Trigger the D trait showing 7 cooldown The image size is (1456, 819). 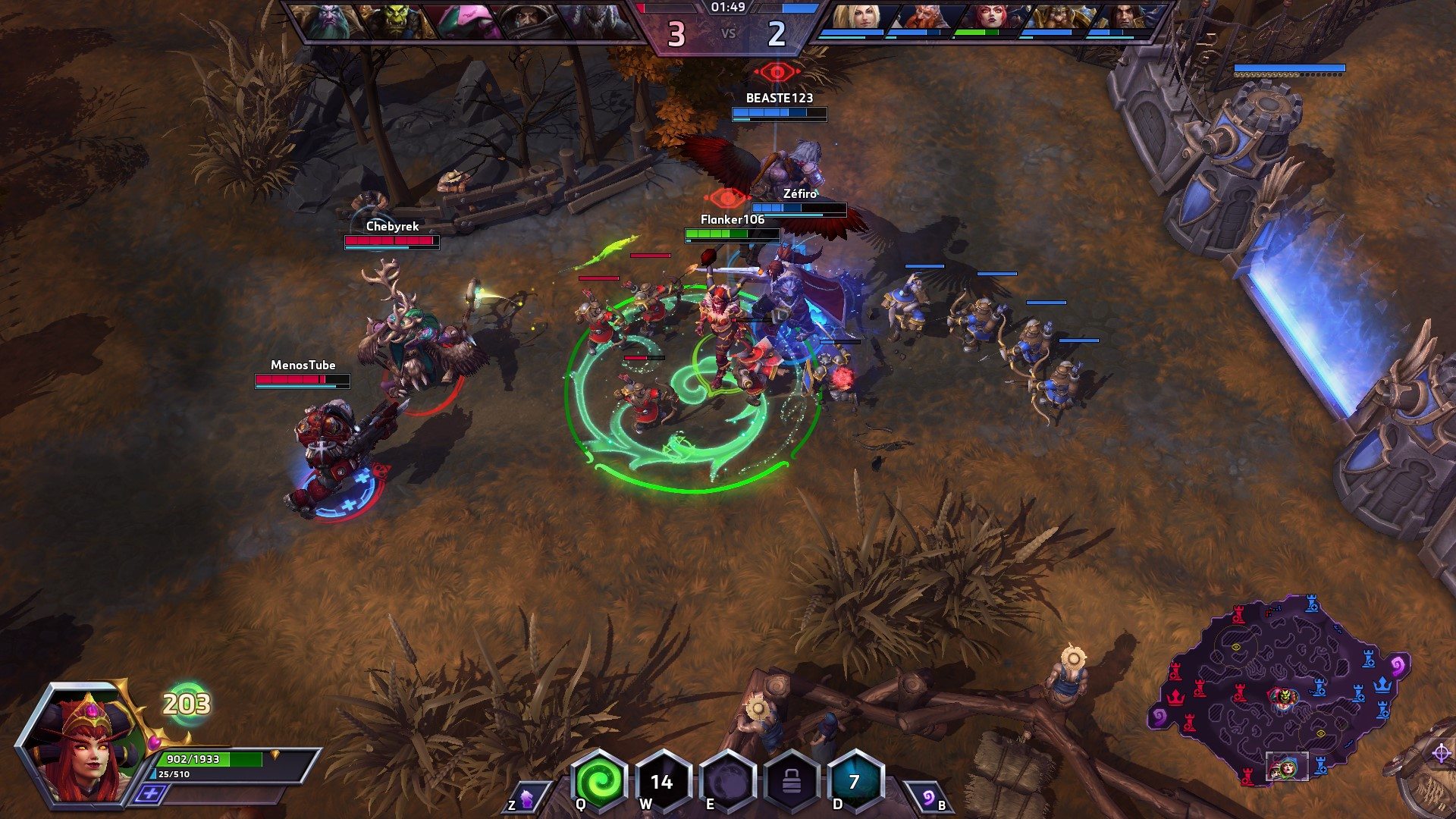[x=855, y=782]
